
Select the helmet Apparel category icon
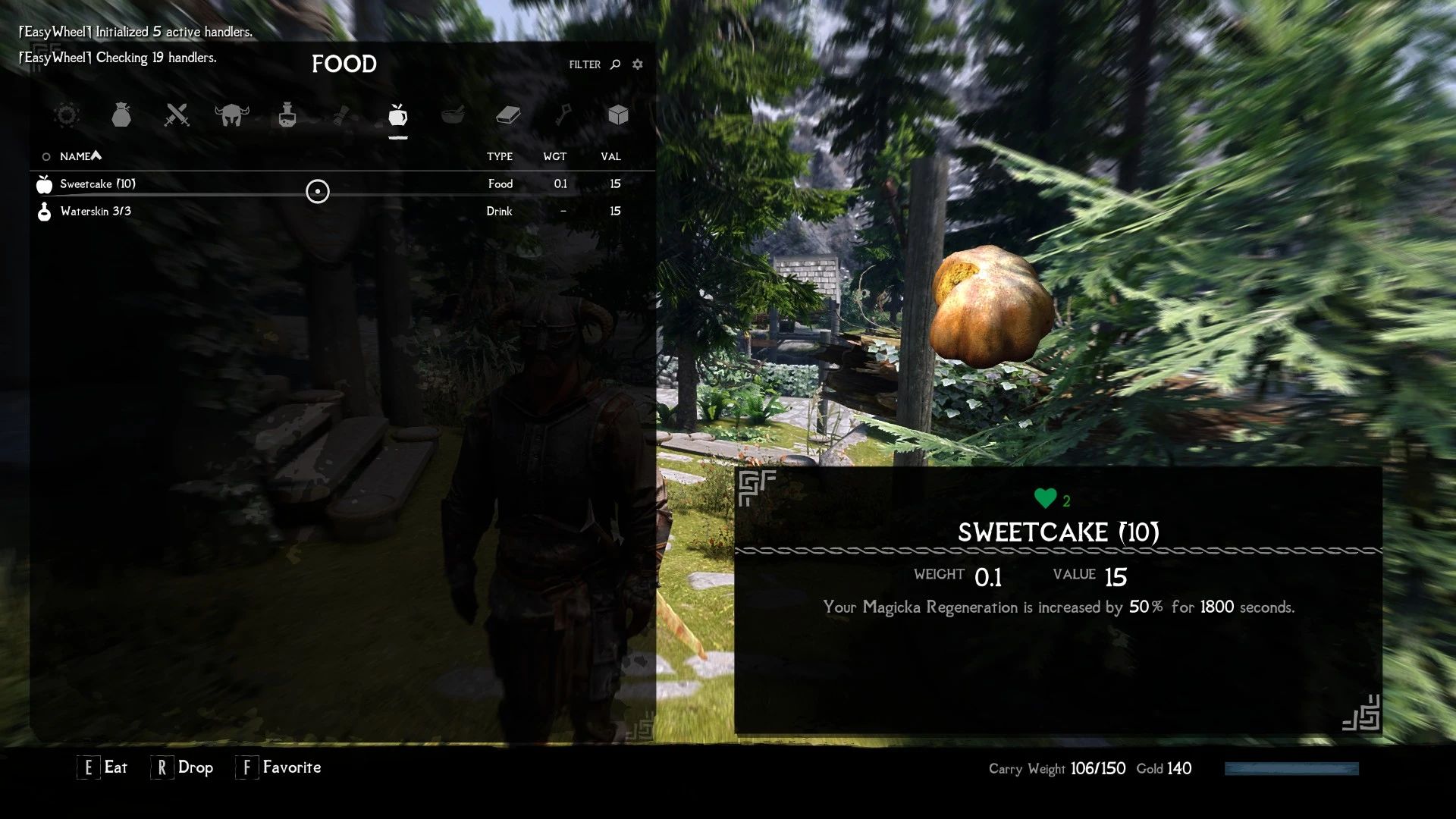(x=233, y=114)
